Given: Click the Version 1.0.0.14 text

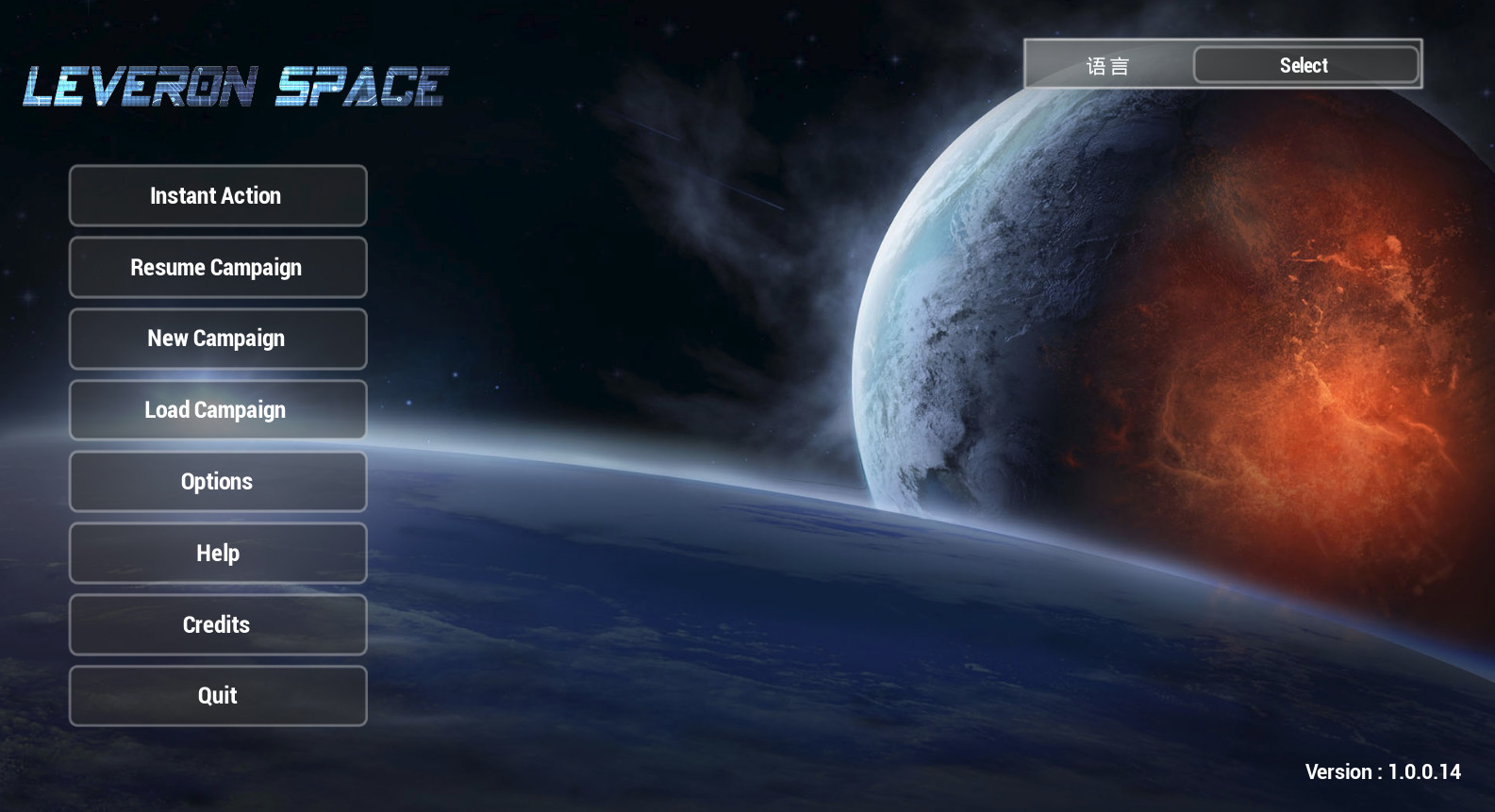Looking at the screenshot, I should 1382,771.
